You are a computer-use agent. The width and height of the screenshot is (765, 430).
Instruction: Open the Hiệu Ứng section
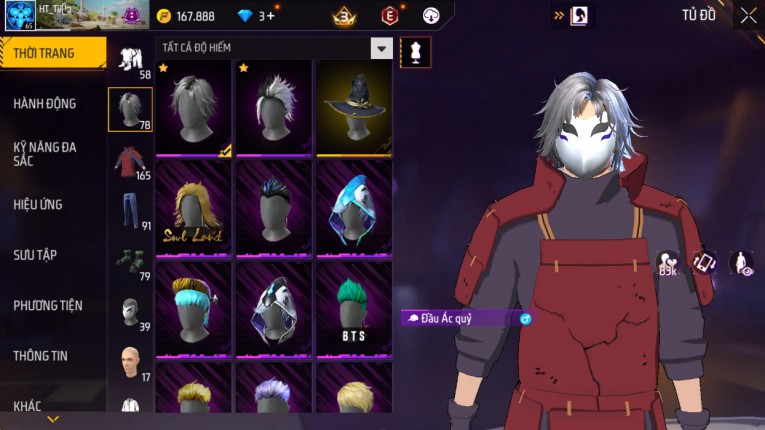point(38,204)
